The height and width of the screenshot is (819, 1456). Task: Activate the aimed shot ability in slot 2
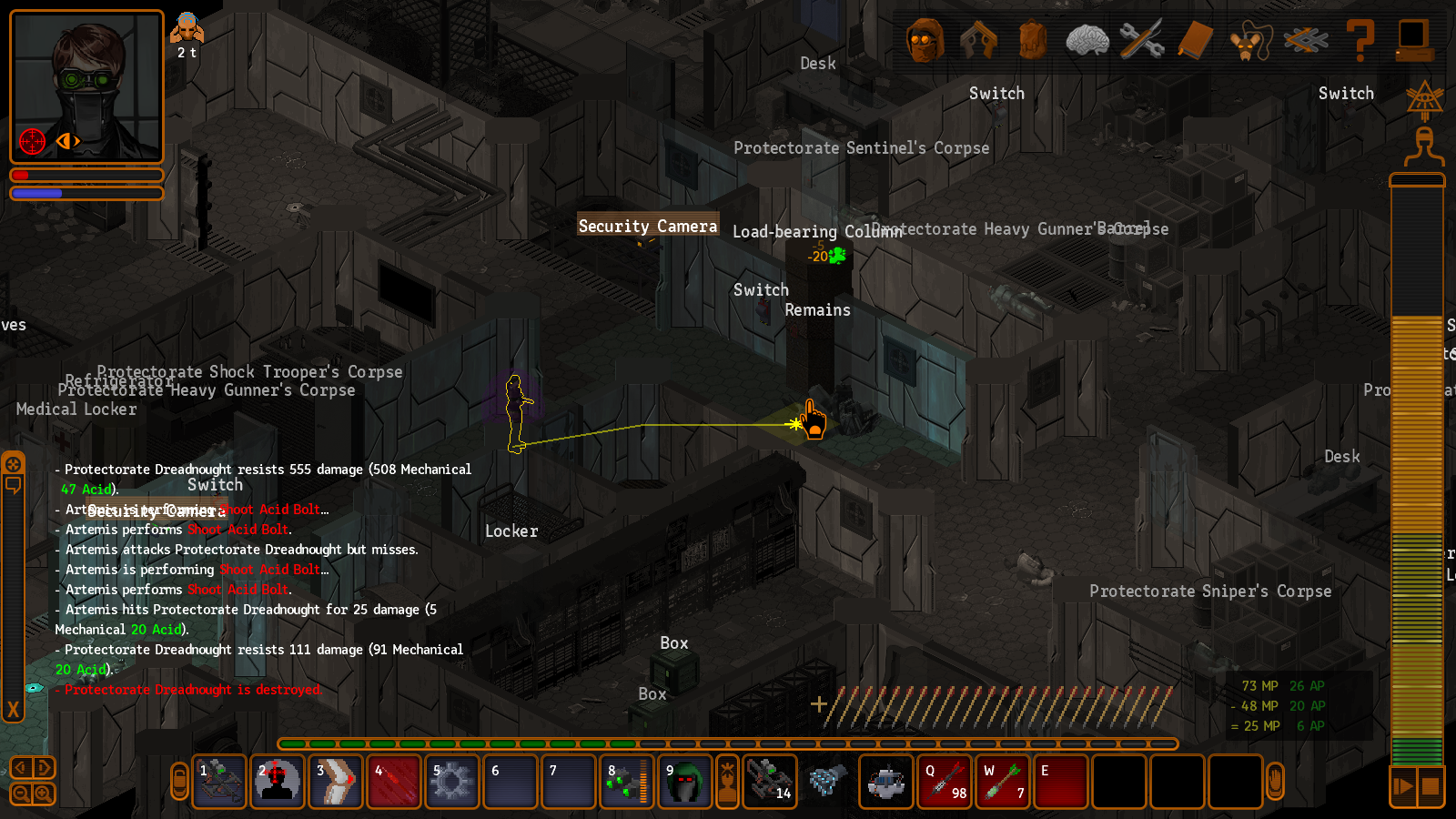278,782
